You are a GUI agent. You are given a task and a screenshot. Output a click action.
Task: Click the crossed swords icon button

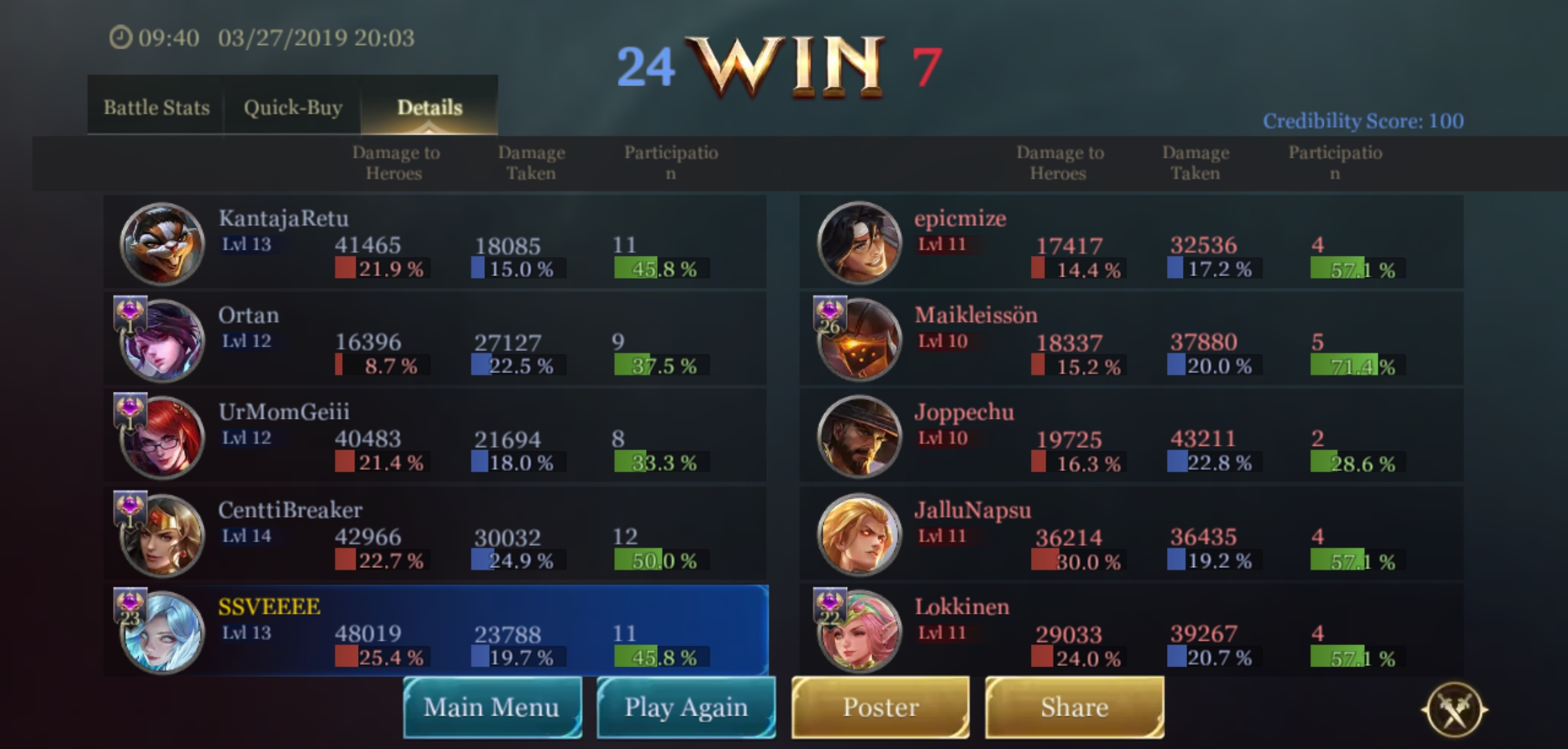[x=1454, y=710]
